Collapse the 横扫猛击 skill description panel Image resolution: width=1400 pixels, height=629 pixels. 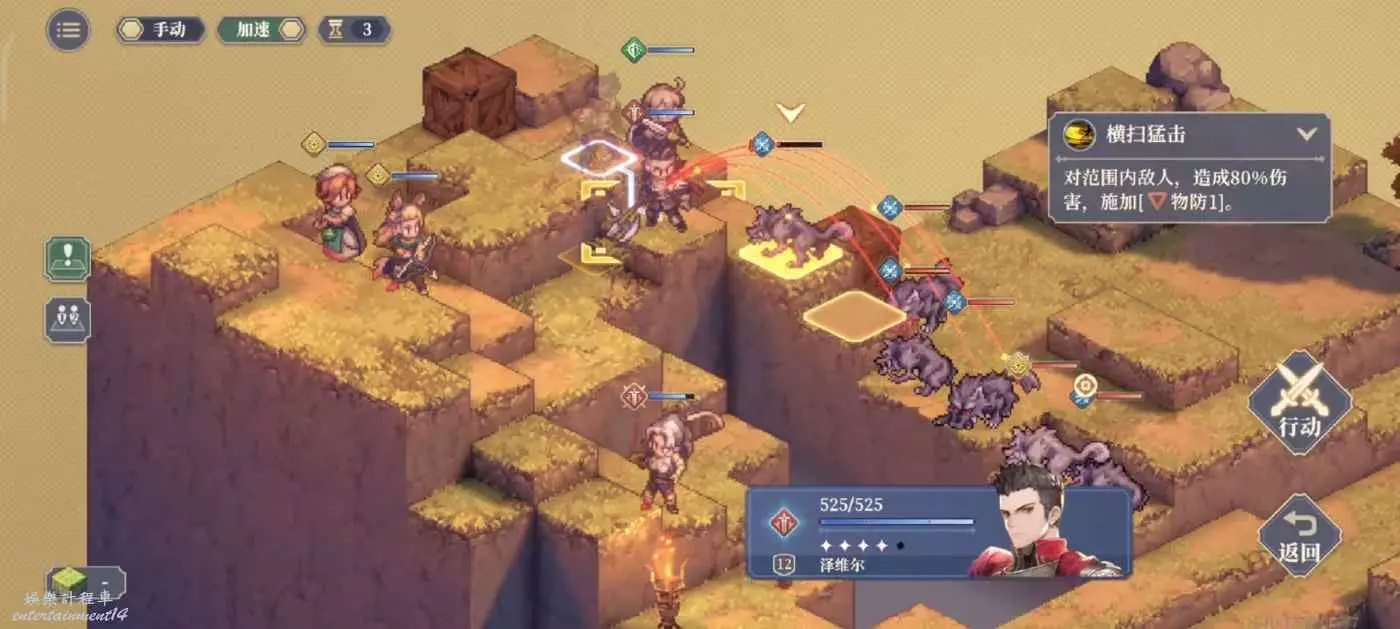1305,134
